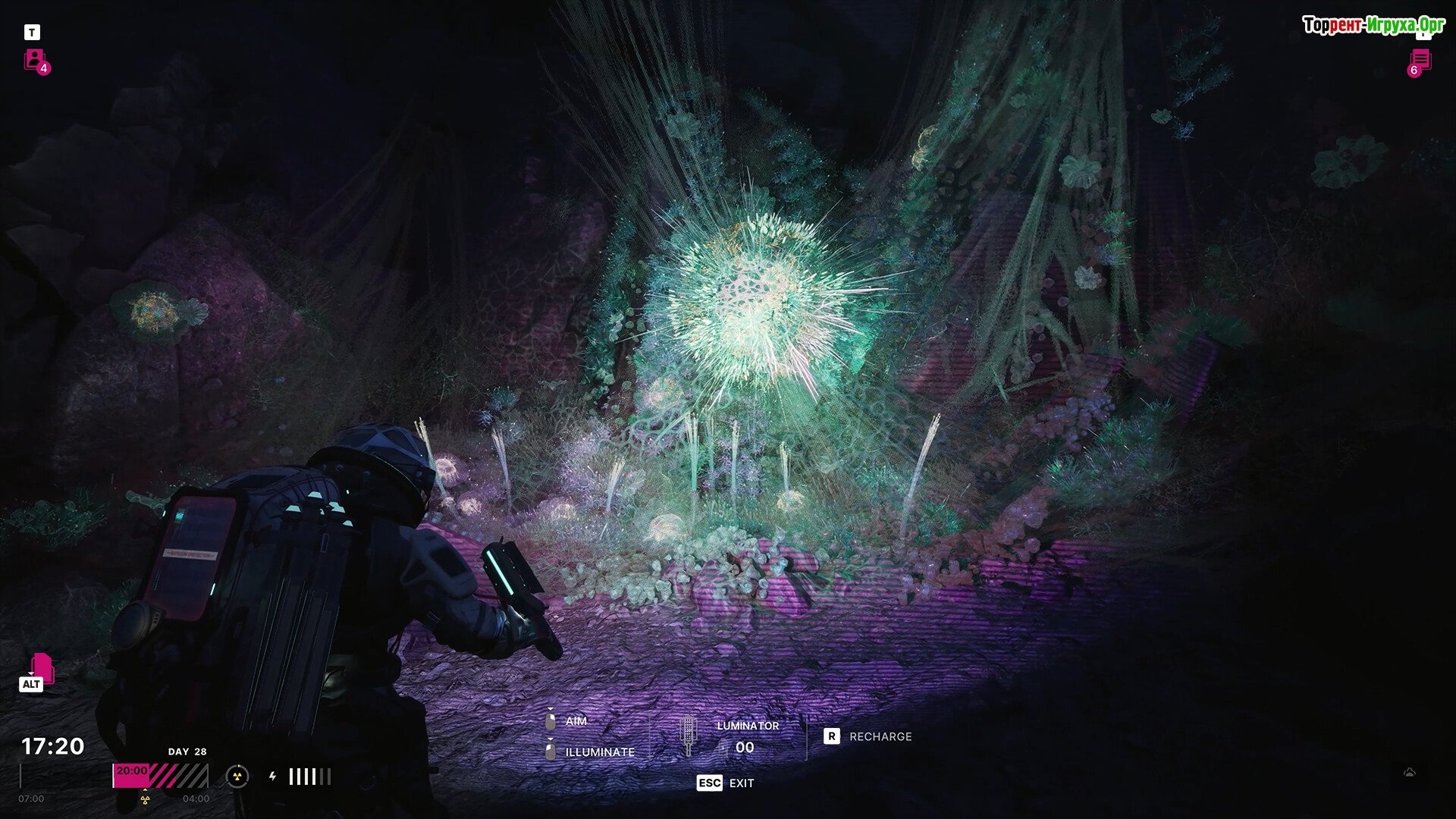
Task: Open the alters panel showing 4
Action: tap(35, 60)
